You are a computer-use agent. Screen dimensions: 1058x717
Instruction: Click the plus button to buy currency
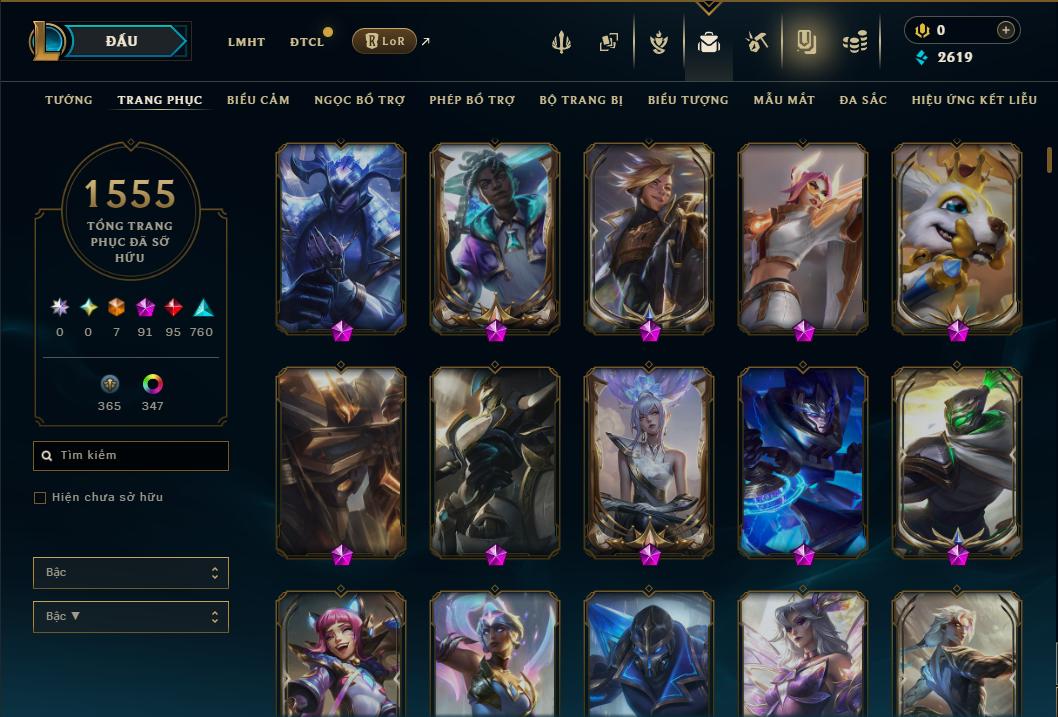[x=1005, y=30]
